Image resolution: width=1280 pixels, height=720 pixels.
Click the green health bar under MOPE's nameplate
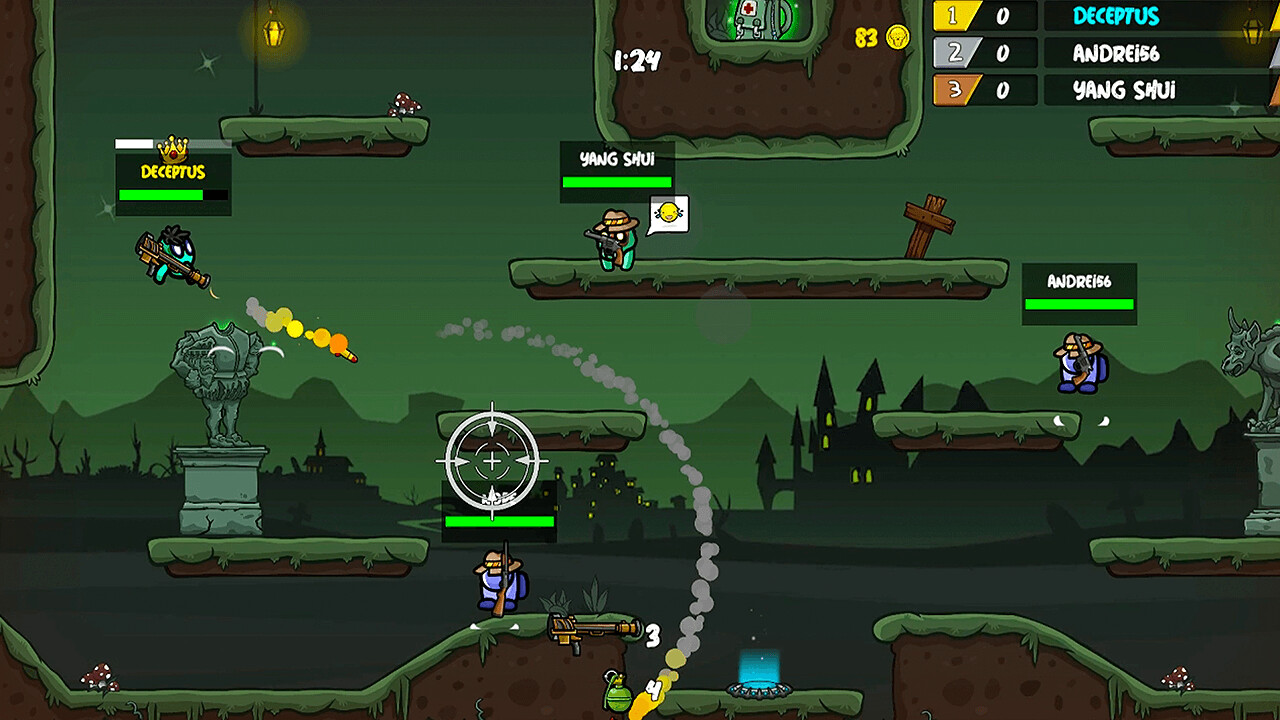498,523
